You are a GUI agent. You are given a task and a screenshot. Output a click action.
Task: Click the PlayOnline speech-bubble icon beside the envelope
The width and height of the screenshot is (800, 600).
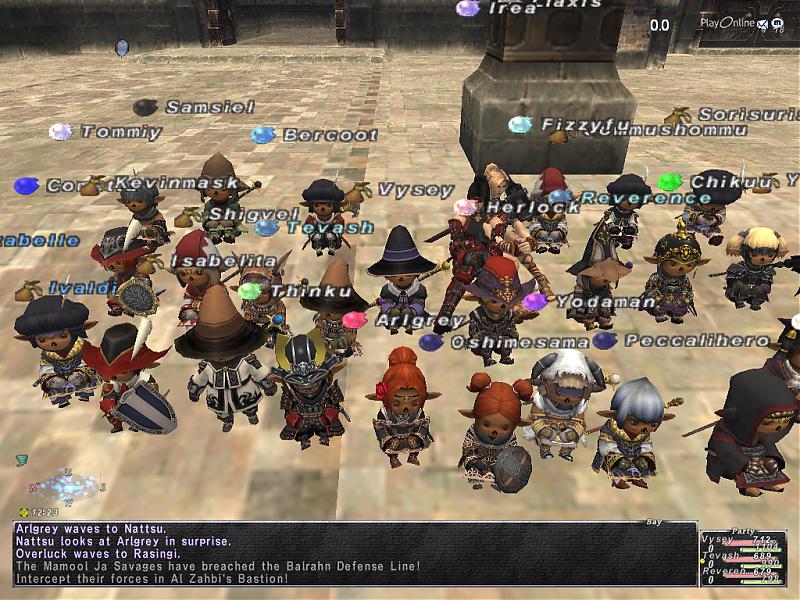click(778, 23)
